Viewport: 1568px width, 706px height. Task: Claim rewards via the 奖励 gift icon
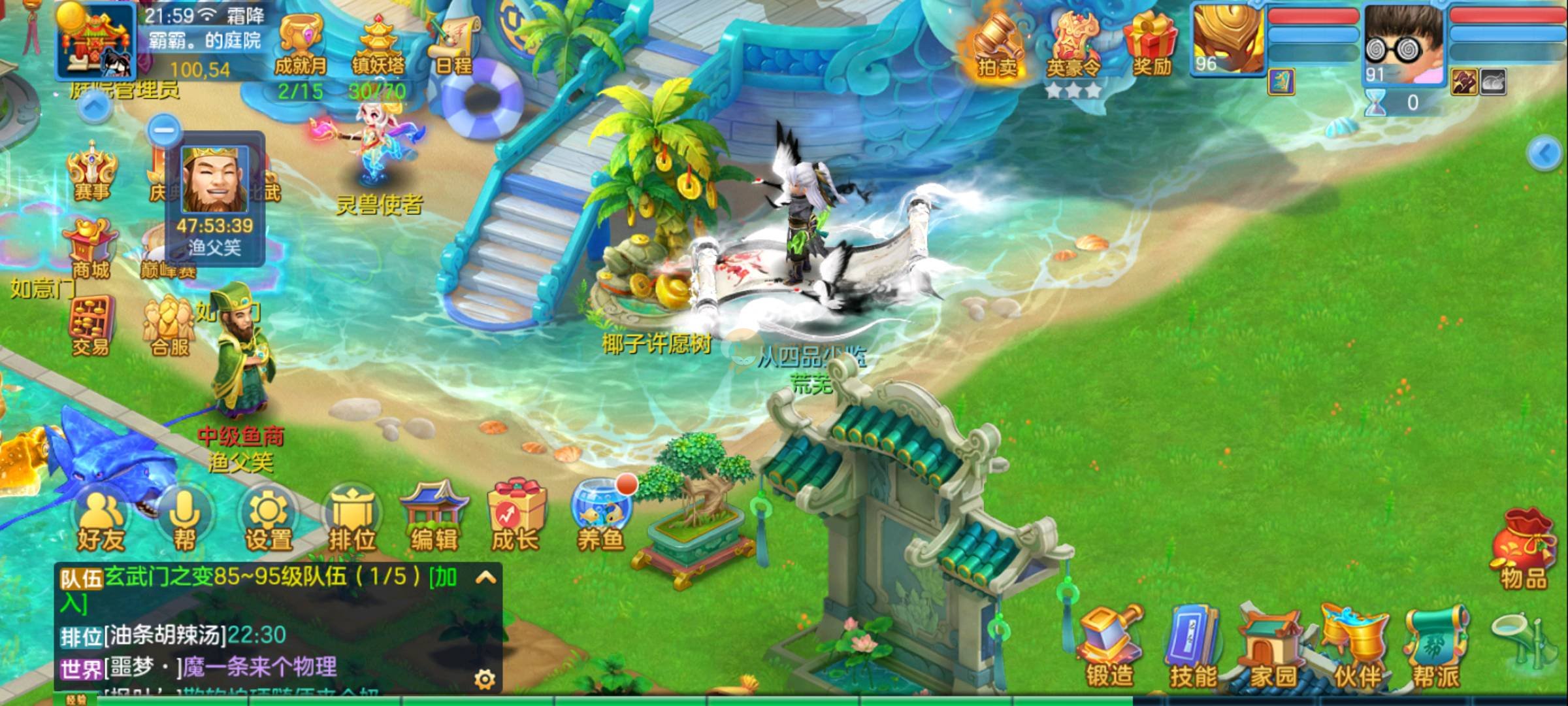click(x=1151, y=44)
